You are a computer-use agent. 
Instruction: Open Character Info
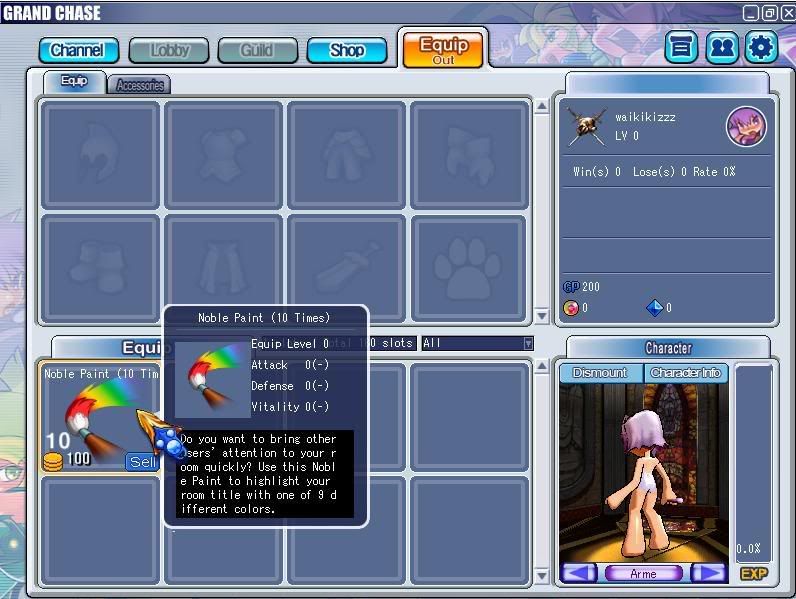coord(685,373)
